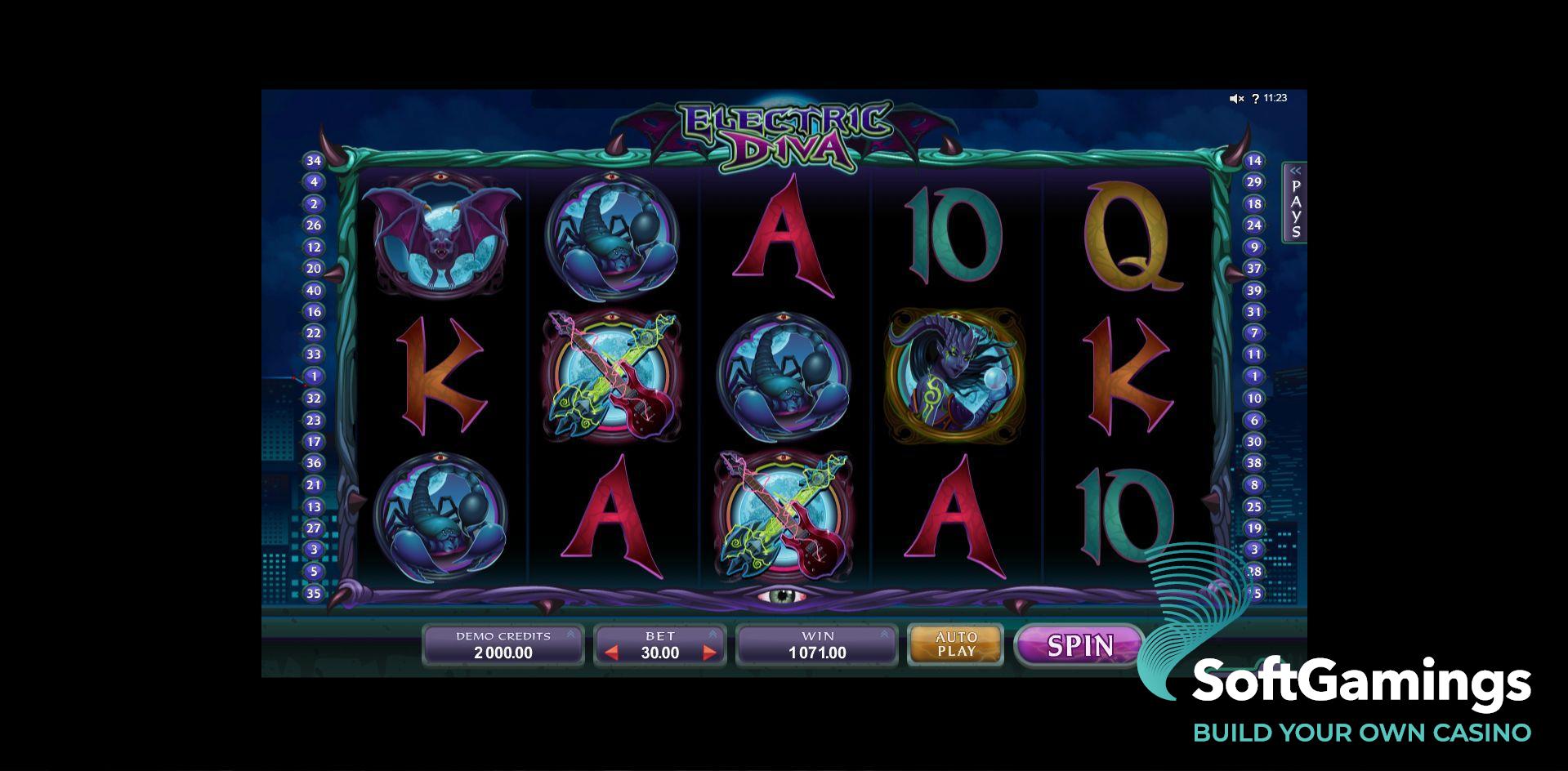Open the Pays paytable tab
The height and width of the screenshot is (771, 1568).
coord(1295,203)
